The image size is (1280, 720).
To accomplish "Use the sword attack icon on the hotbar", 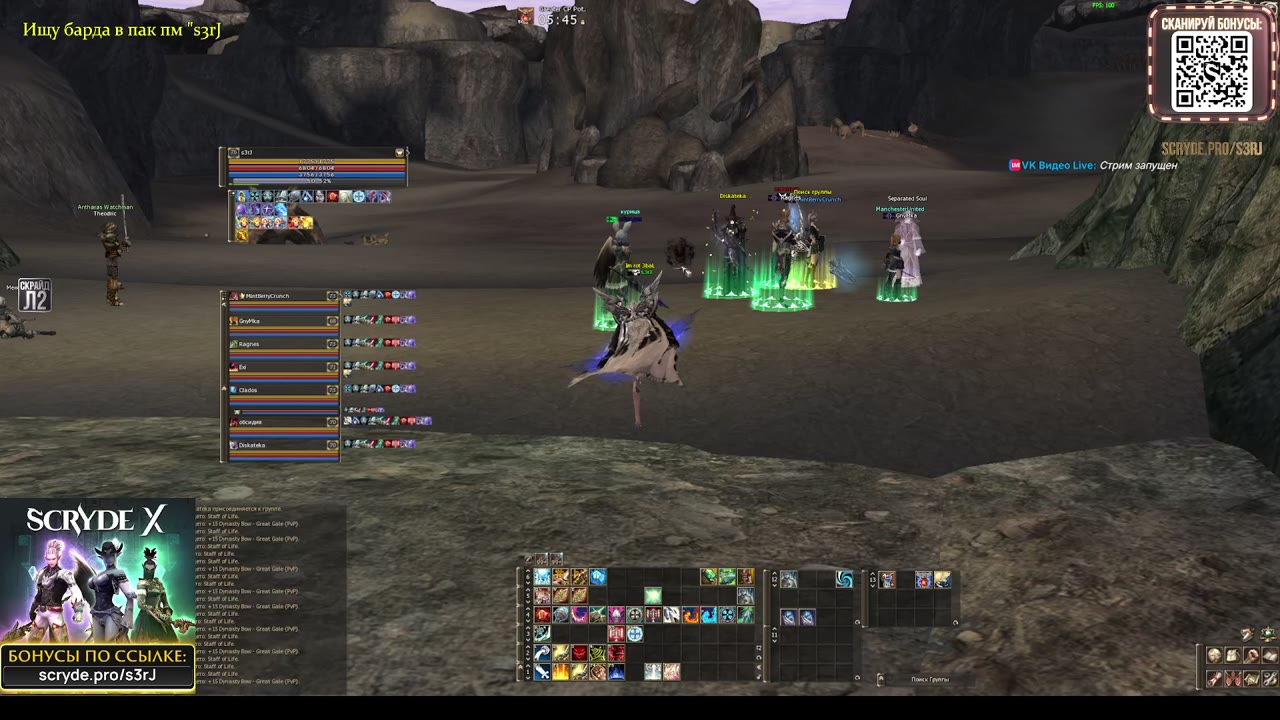I will (542, 672).
